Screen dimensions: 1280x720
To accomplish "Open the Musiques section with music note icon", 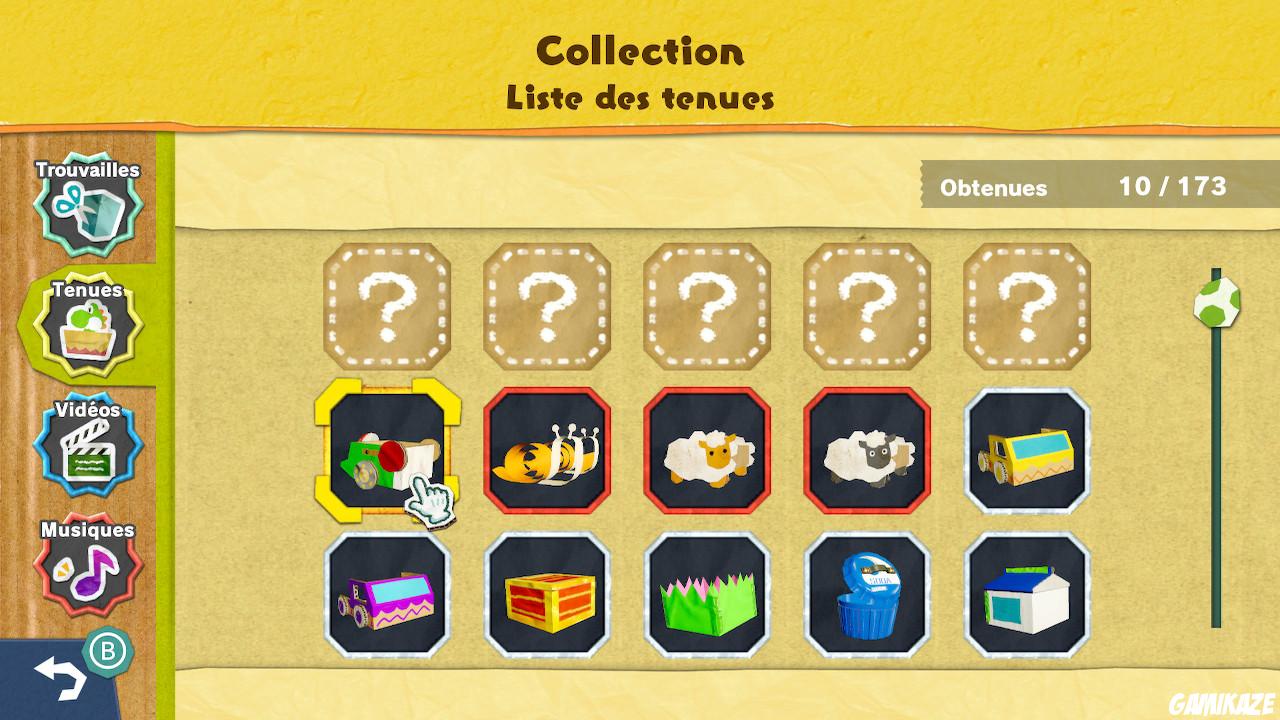I will (x=88, y=565).
